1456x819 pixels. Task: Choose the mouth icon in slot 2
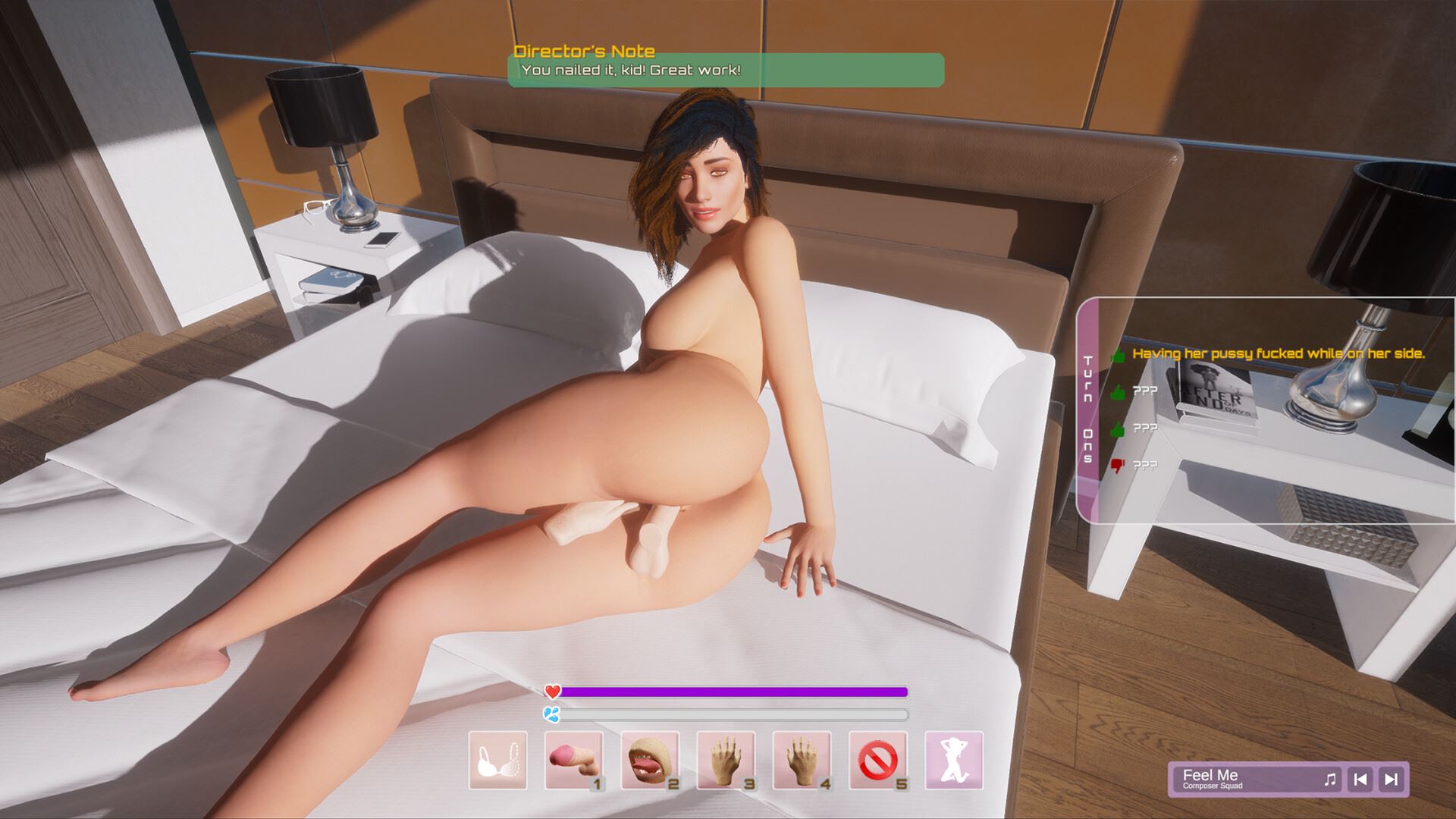(650, 761)
